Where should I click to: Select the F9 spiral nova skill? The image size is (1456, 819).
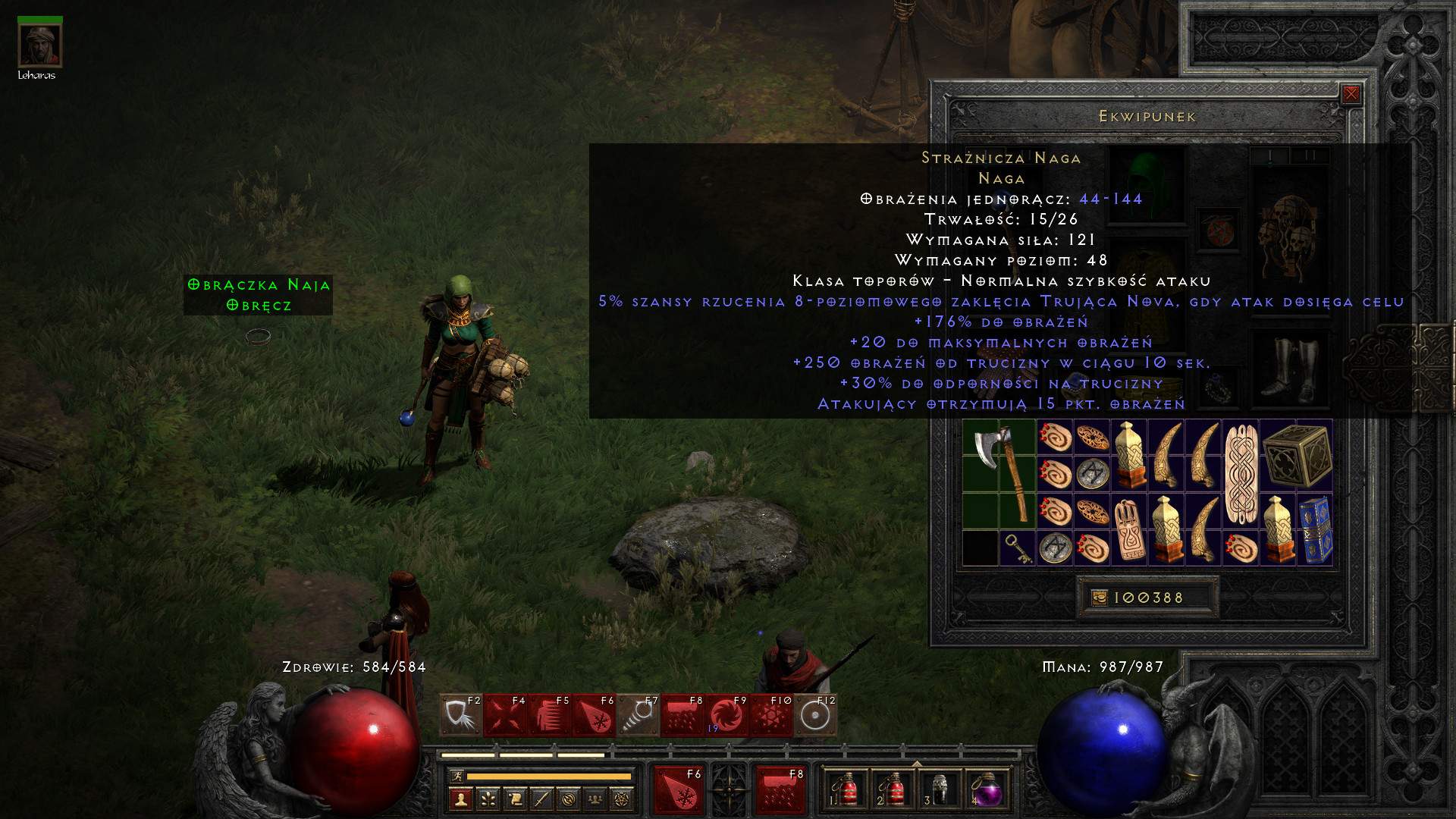(x=726, y=715)
